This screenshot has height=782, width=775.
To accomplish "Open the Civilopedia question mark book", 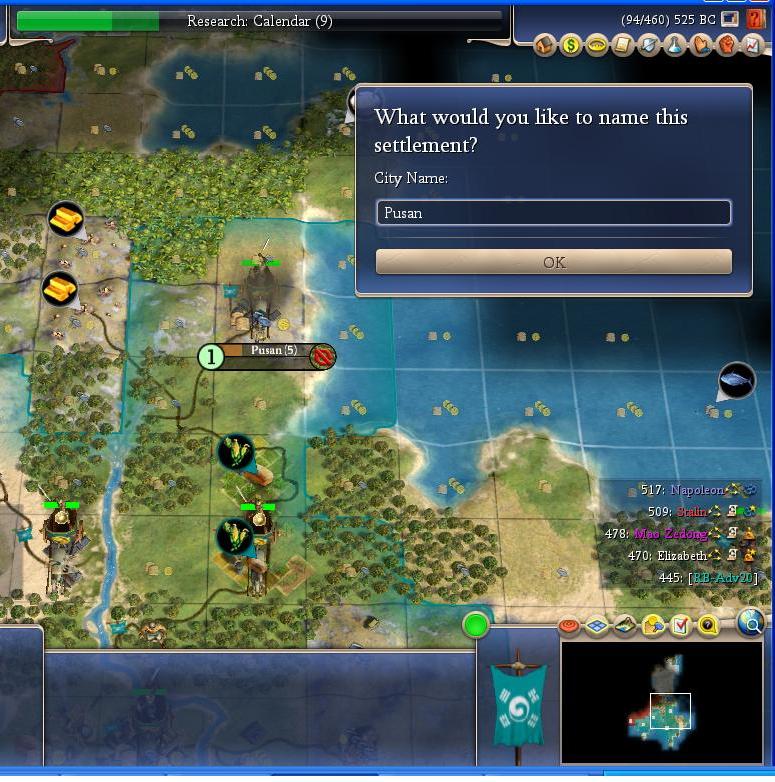I will (756, 19).
